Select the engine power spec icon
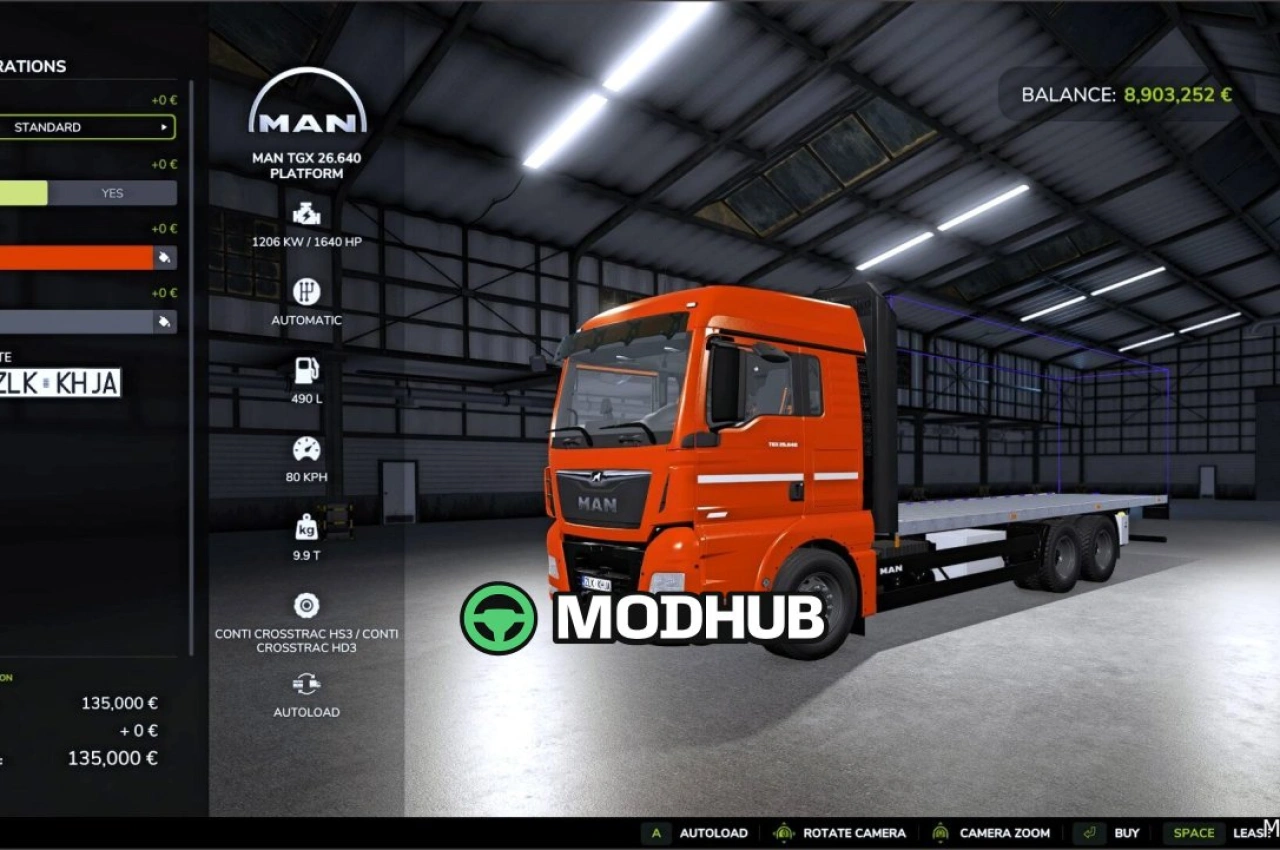The width and height of the screenshot is (1280, 850). point(305,212)
